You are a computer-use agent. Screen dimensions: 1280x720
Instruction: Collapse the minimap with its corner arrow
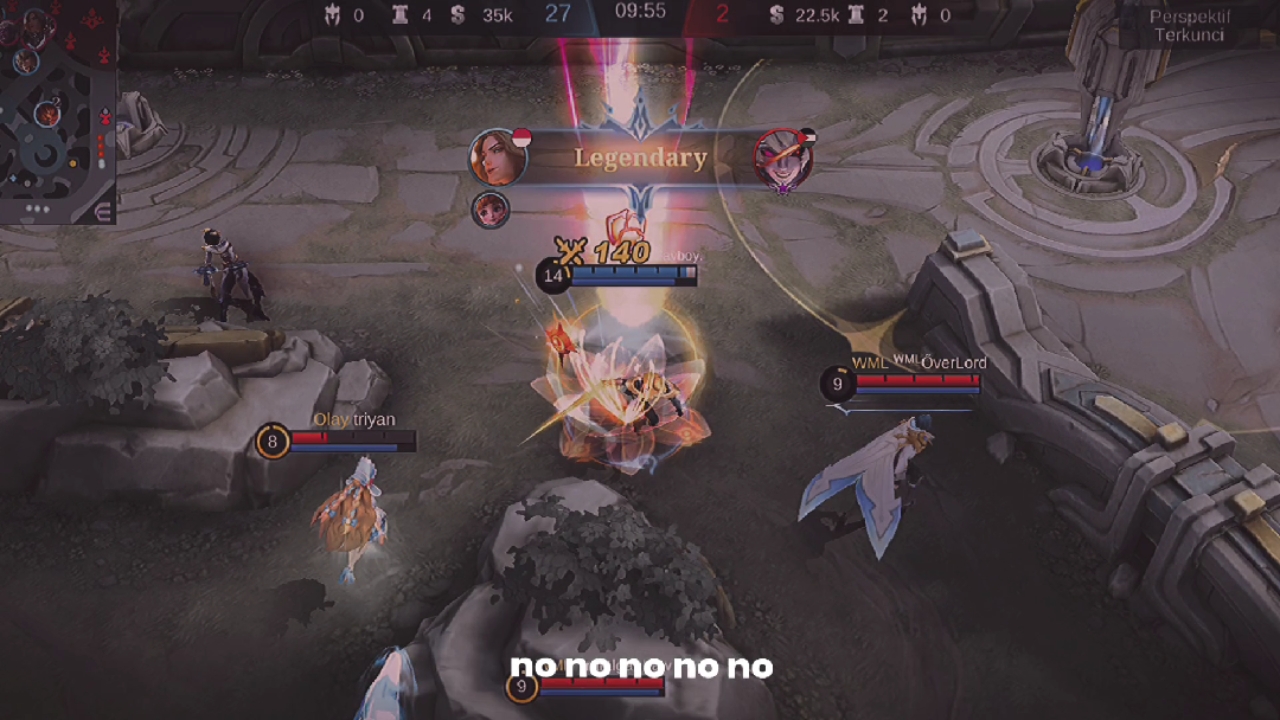[x=102, y=211]
